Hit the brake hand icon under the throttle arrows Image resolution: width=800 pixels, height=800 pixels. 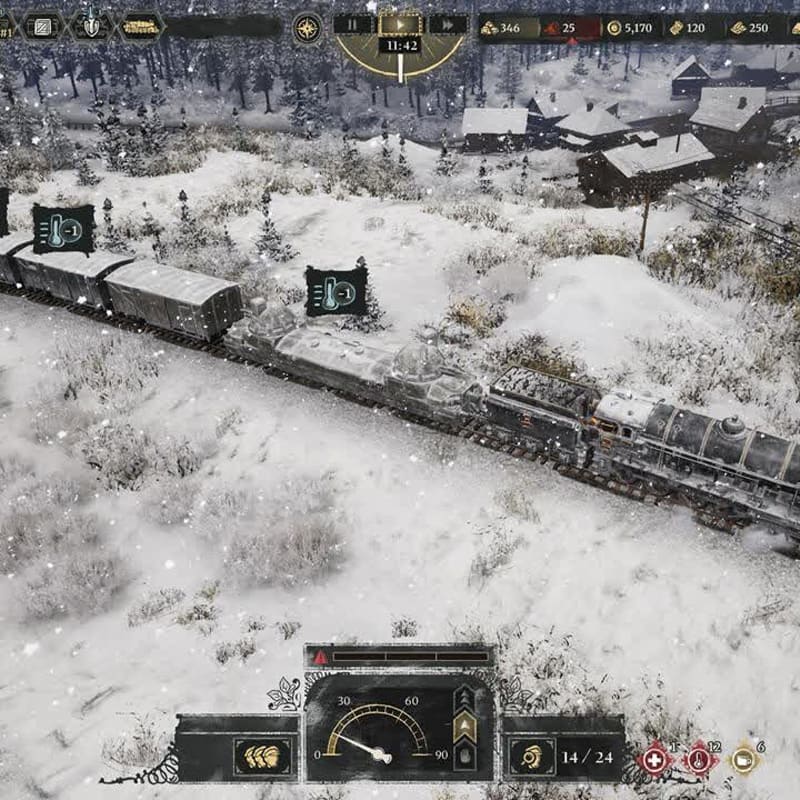[x=465, y=754]
